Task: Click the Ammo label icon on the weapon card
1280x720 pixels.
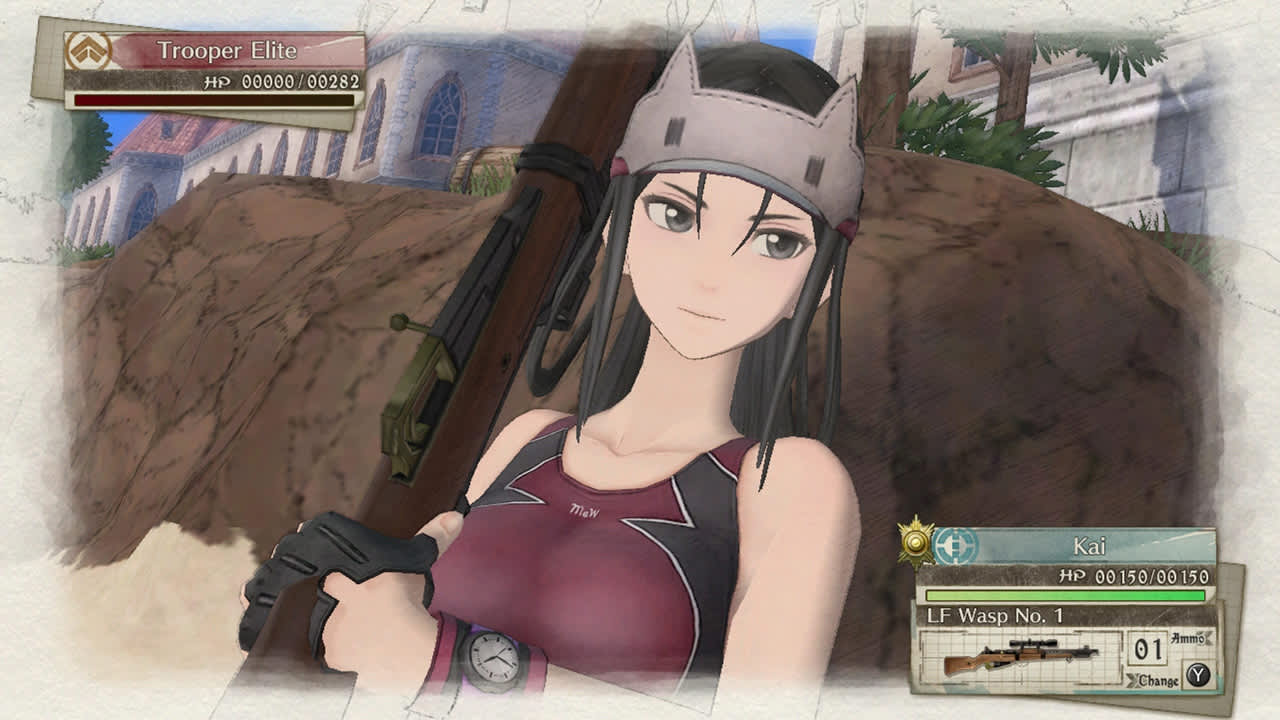Action: [x=1189, y=638]
